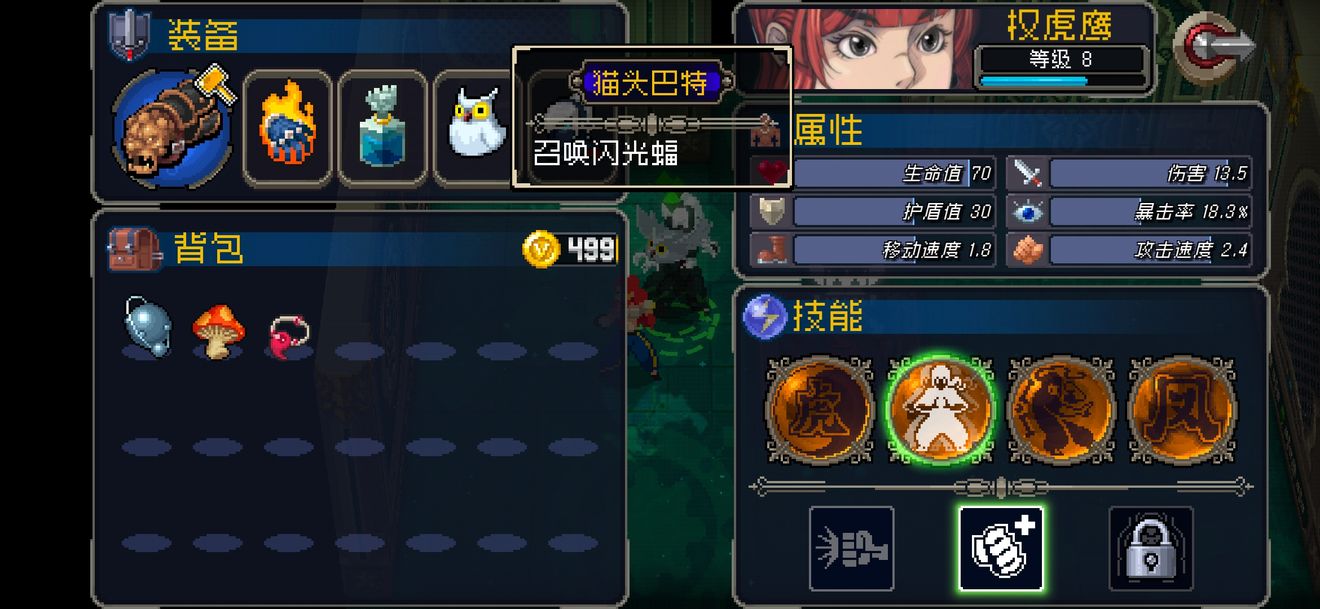Pick the orange mushroom in the backpack
Screen dimensions: 1320x609
pyautogui.click(x=217, y=329)
